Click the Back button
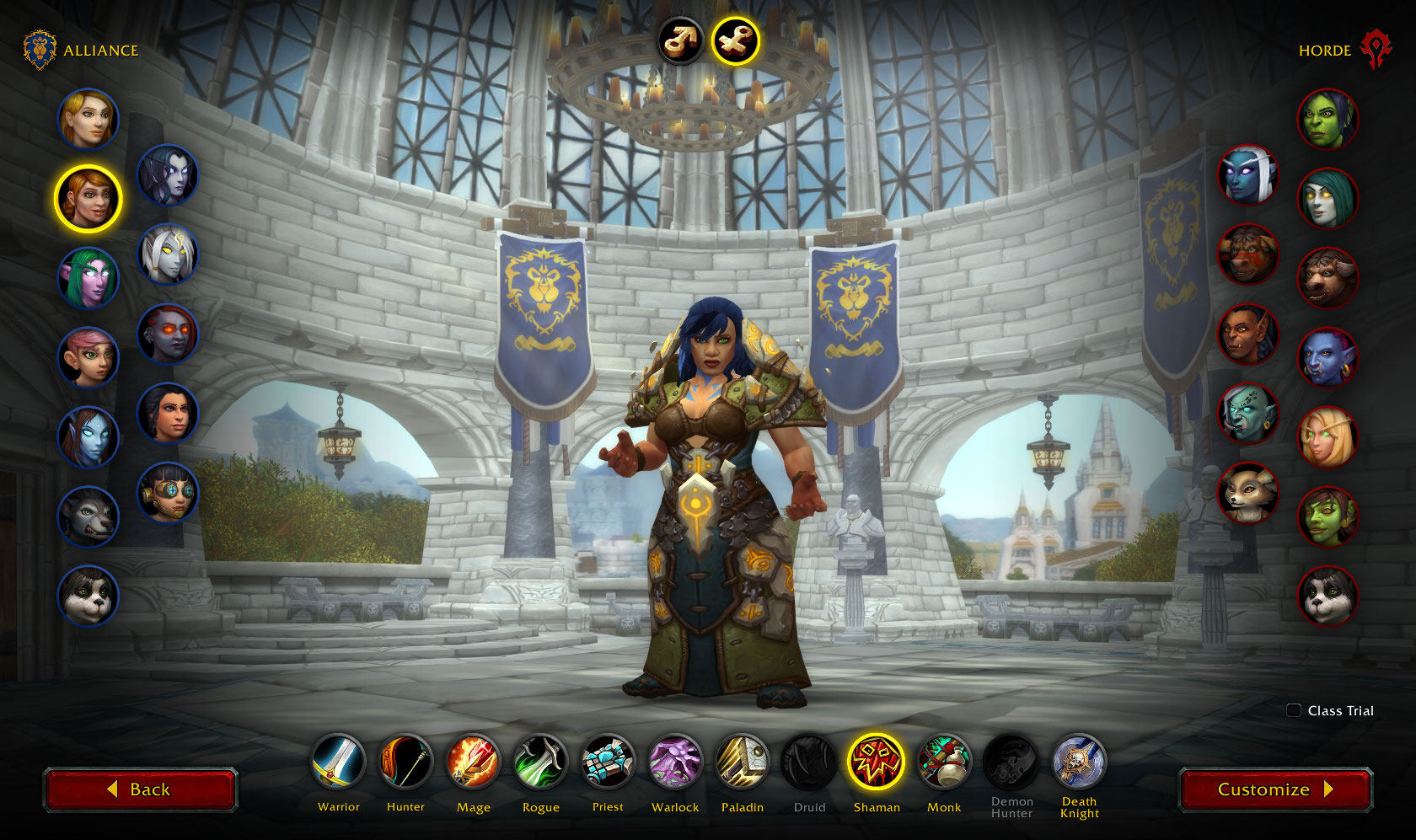Screen dimensions: 1416x840 click(140, 789)
